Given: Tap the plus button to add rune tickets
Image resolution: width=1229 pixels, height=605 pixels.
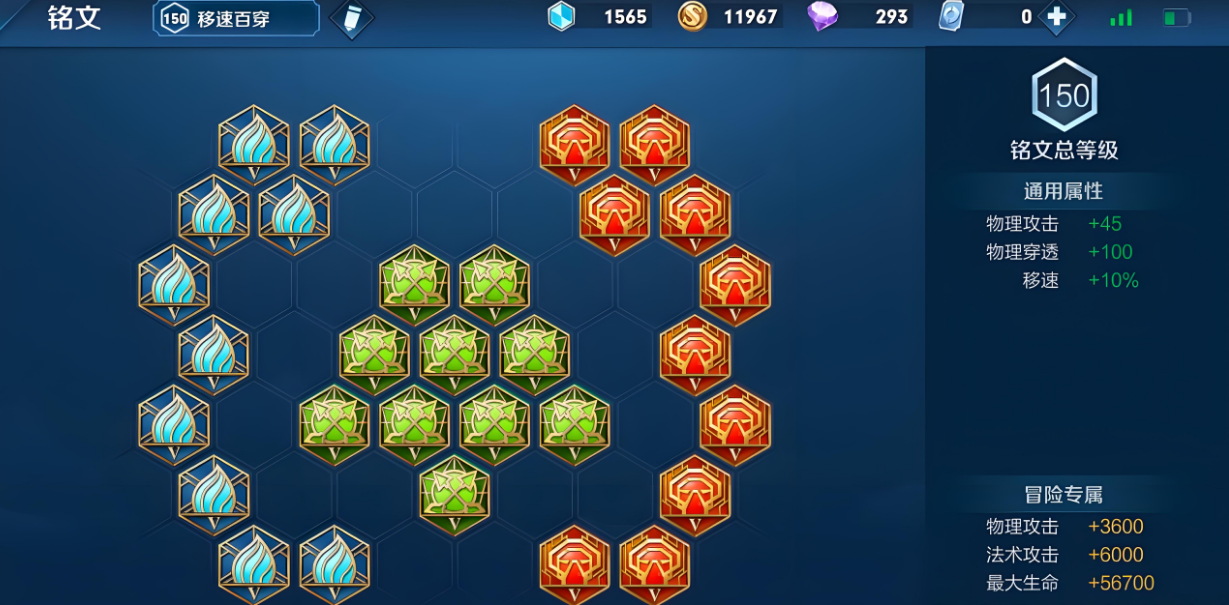Looking at the screenshot, I should pos(1056,17).
